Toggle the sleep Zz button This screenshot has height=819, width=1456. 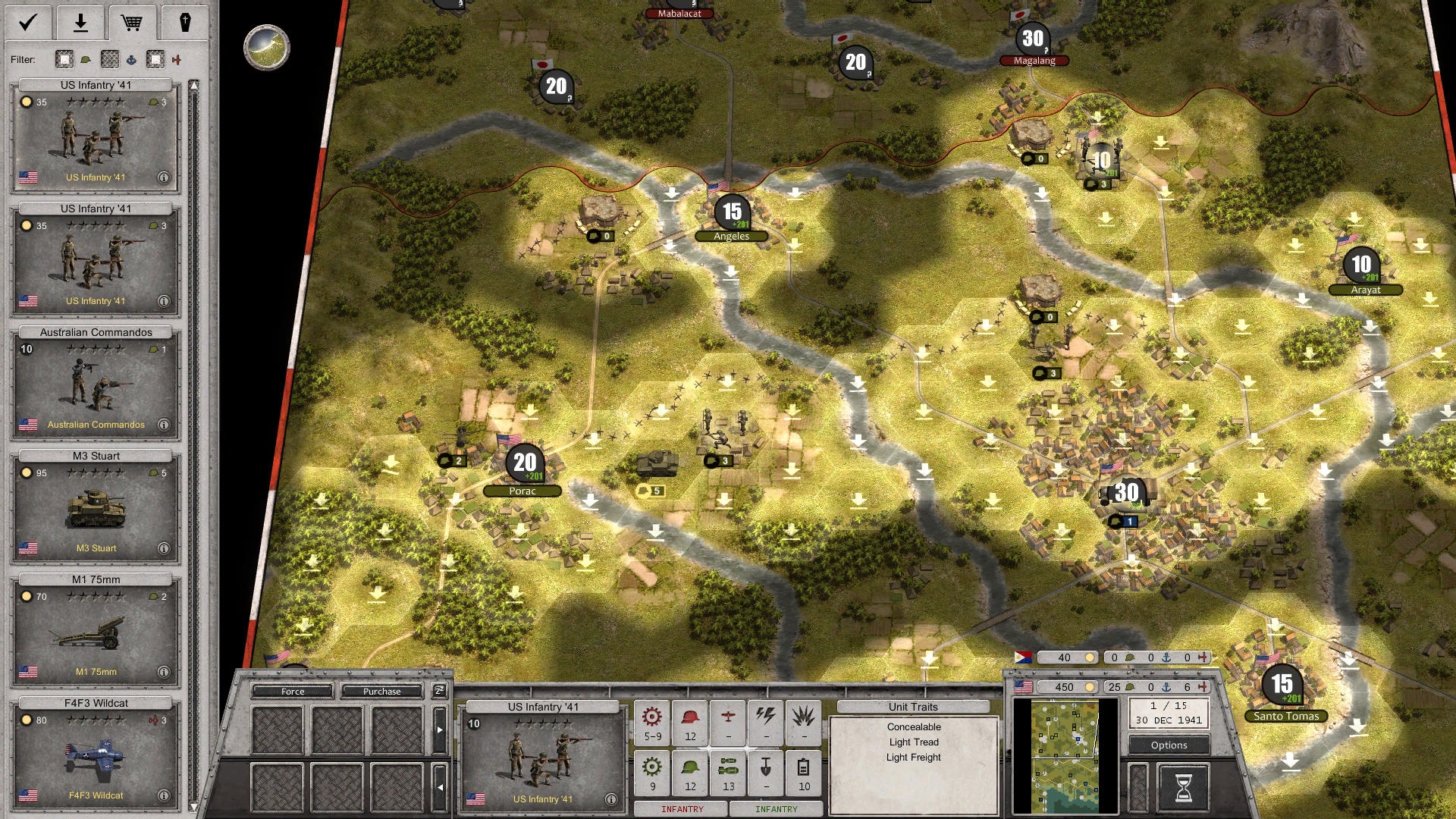pos(439,691)
